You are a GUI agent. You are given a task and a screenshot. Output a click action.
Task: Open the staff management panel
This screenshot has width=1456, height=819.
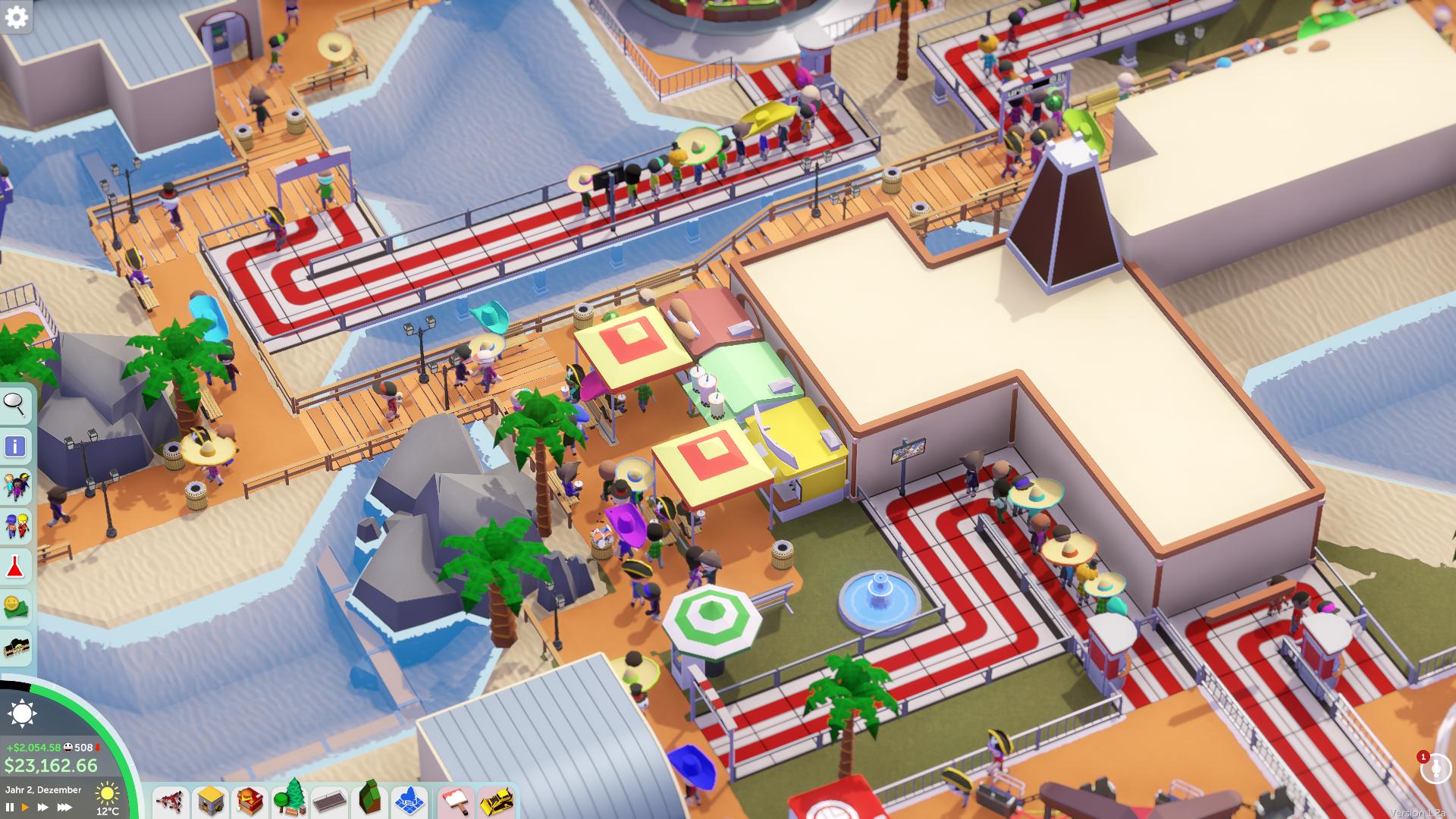(x=15, y=526)
